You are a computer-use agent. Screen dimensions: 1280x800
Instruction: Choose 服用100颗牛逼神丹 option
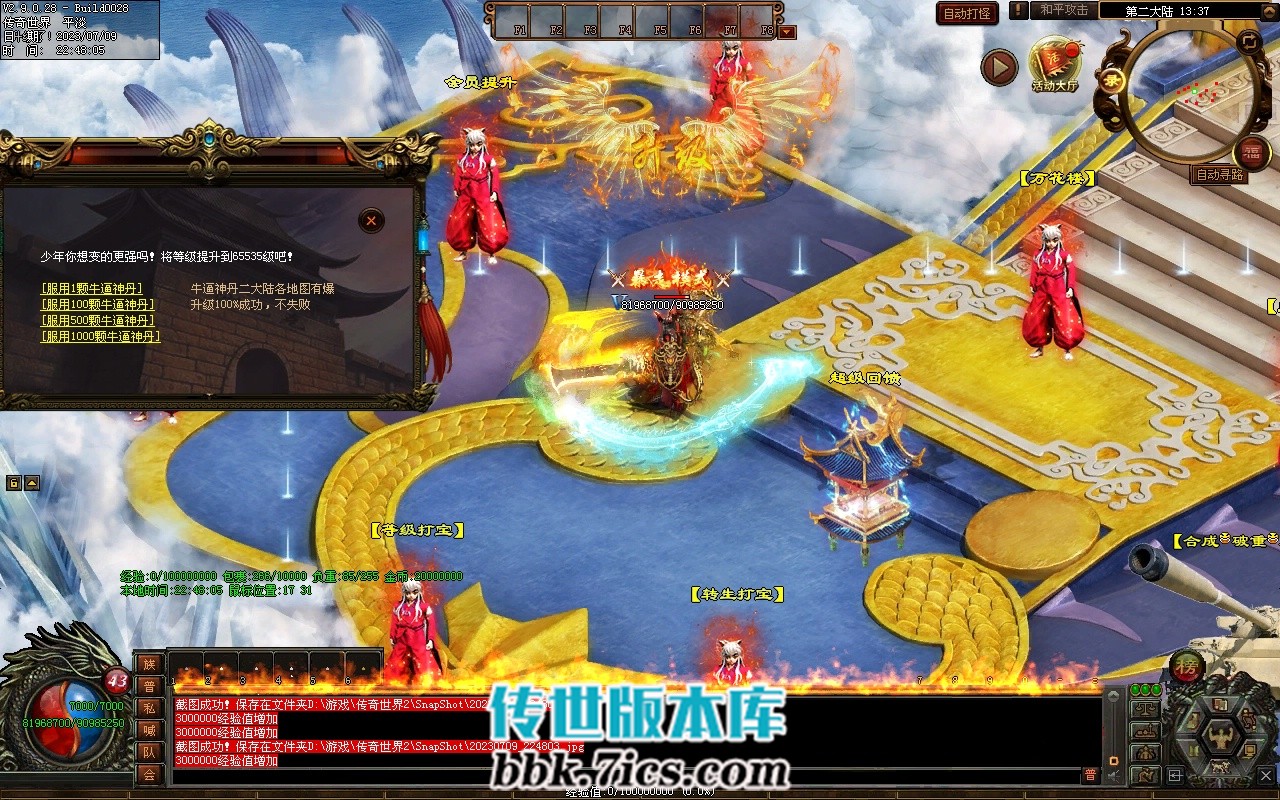(x=97, y=305)
